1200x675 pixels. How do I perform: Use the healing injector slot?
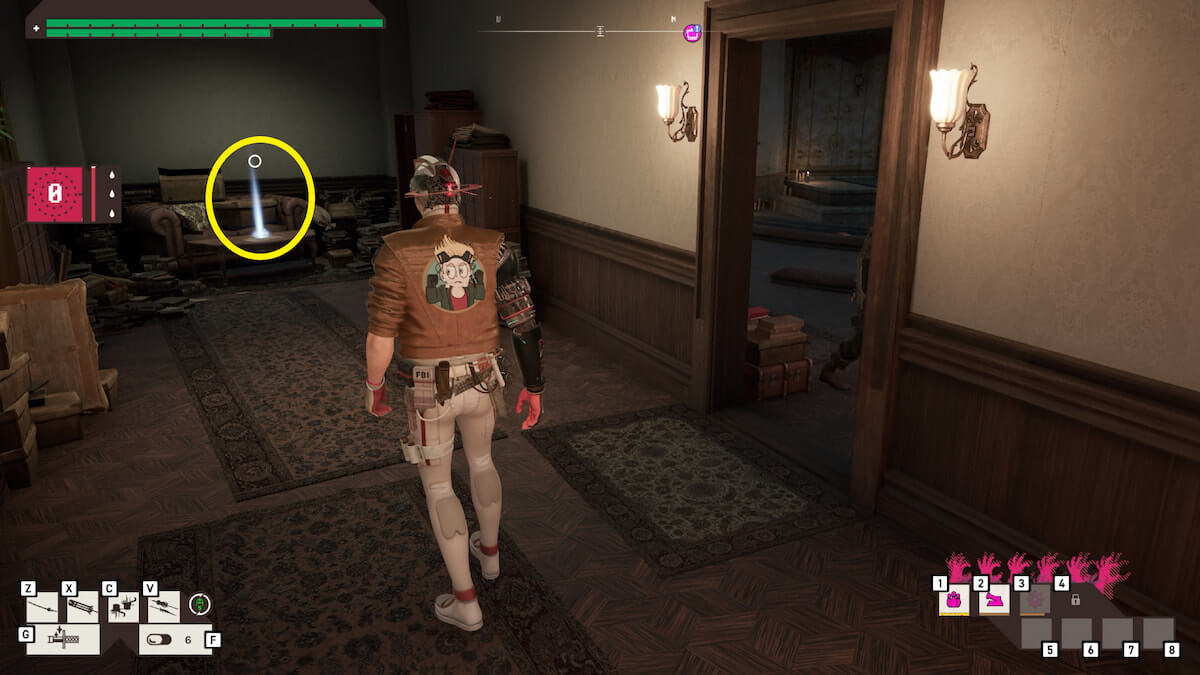(x=63, y=639)
